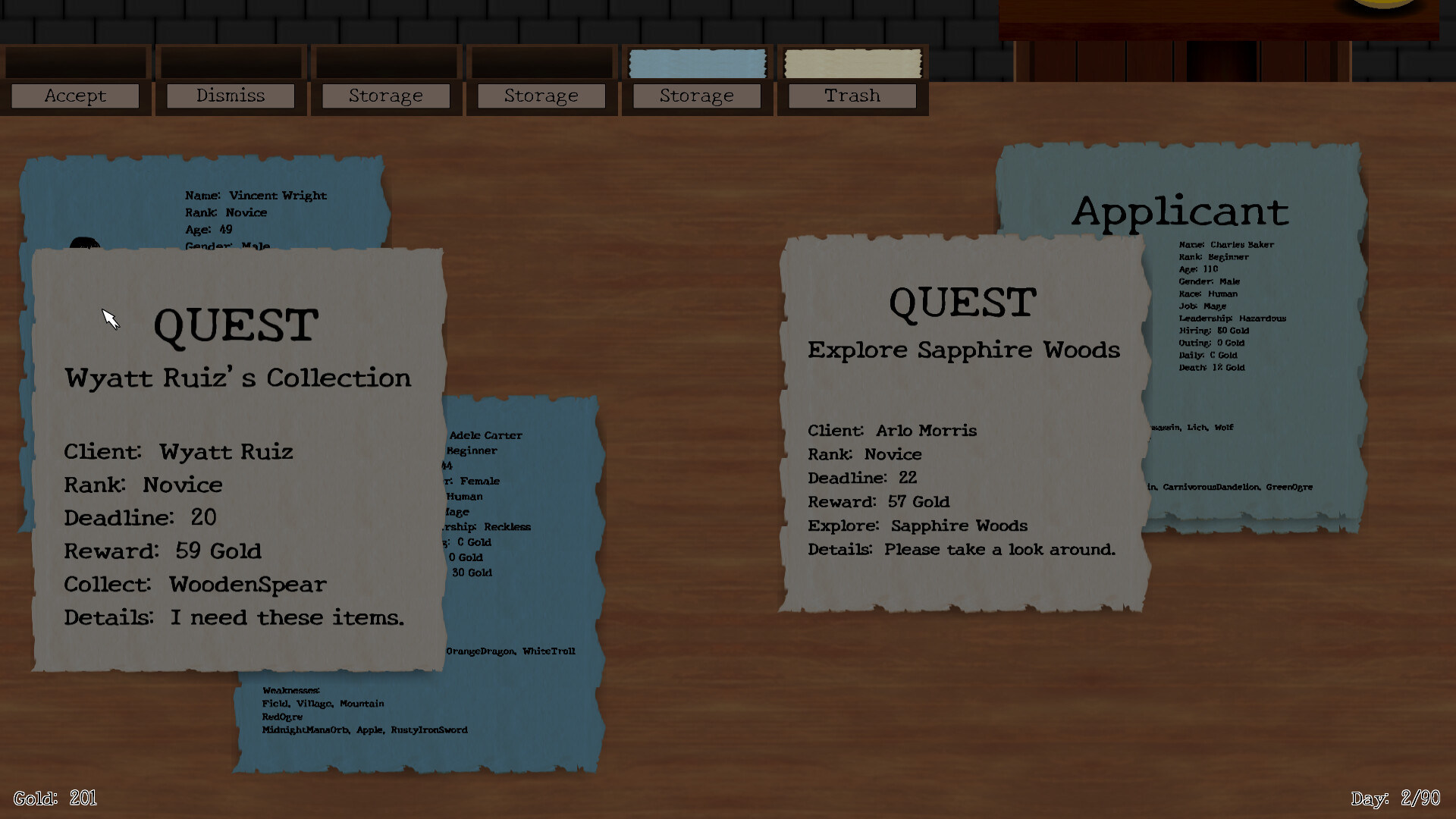The height and width of the screenshot is (819, 1456).
Task: Click the first Storage button
Action: click(x=386, y=96)
